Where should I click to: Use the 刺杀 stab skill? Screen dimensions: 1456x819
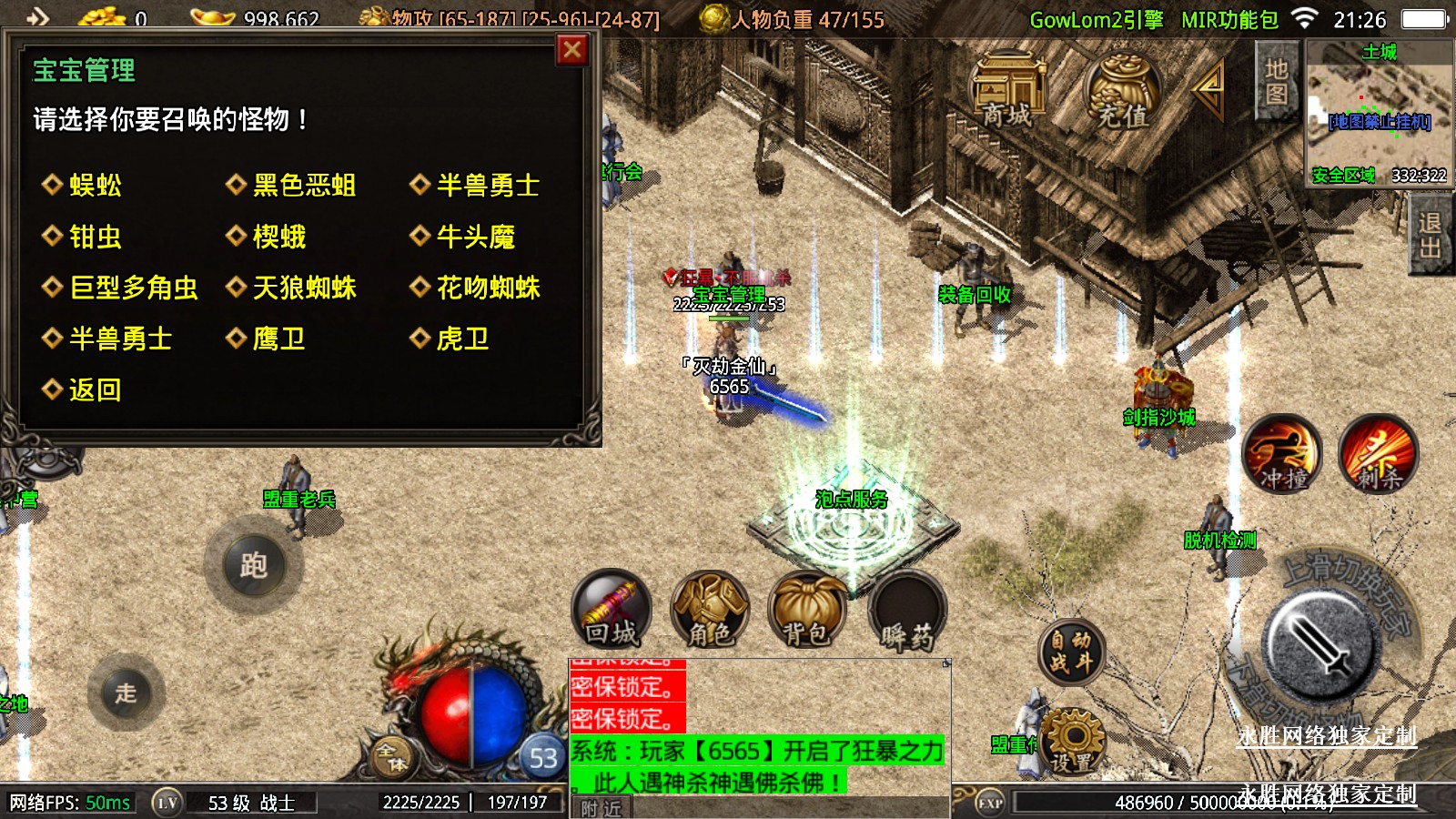1379,454
